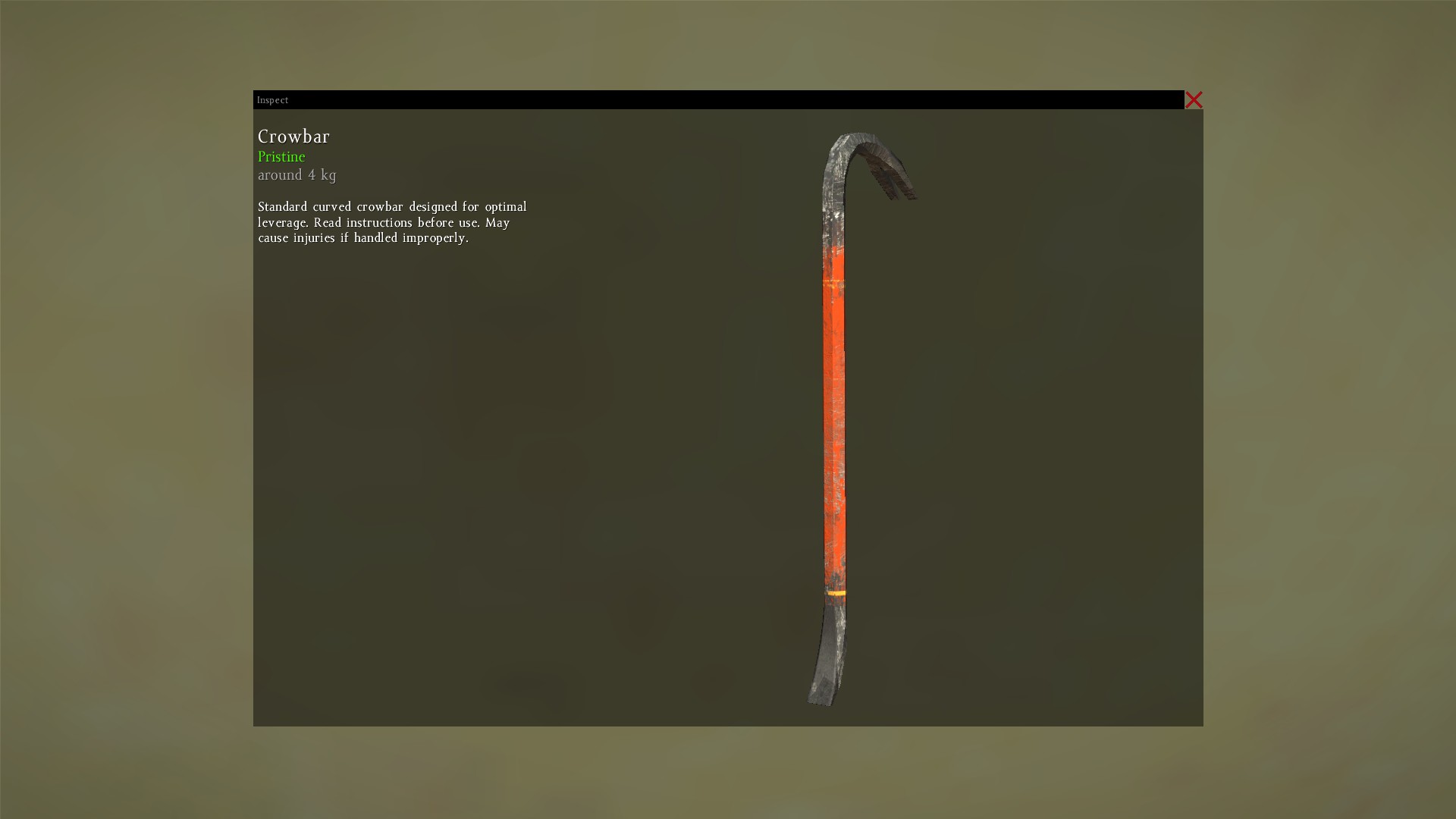Close the Crowbar inspect window
This screenshot has height=819, width=1456.
click(1194, 100)
